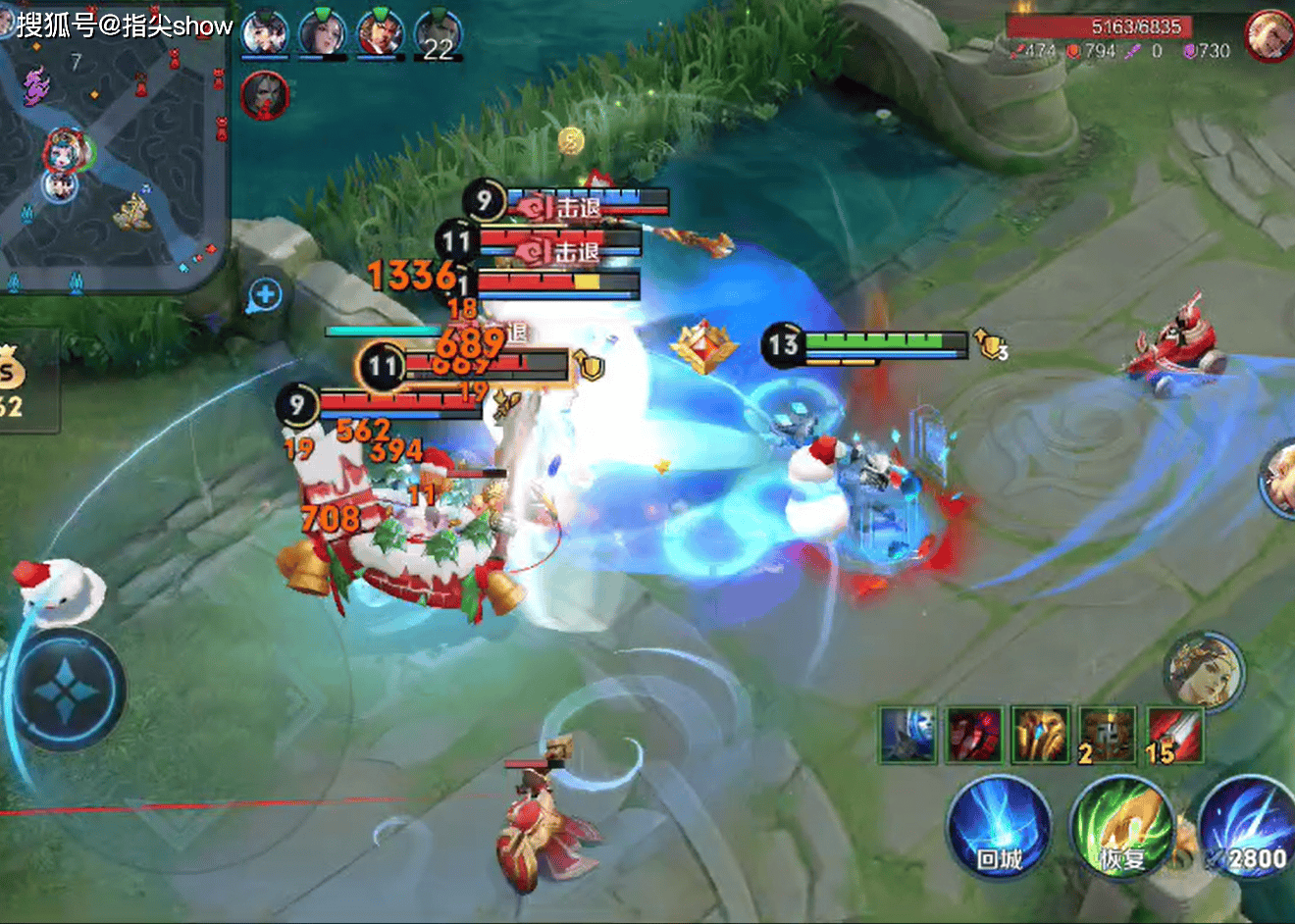Activate the blue skill showing 2800
Viewport: 1295px width, 924px height.
point(1246,827)
